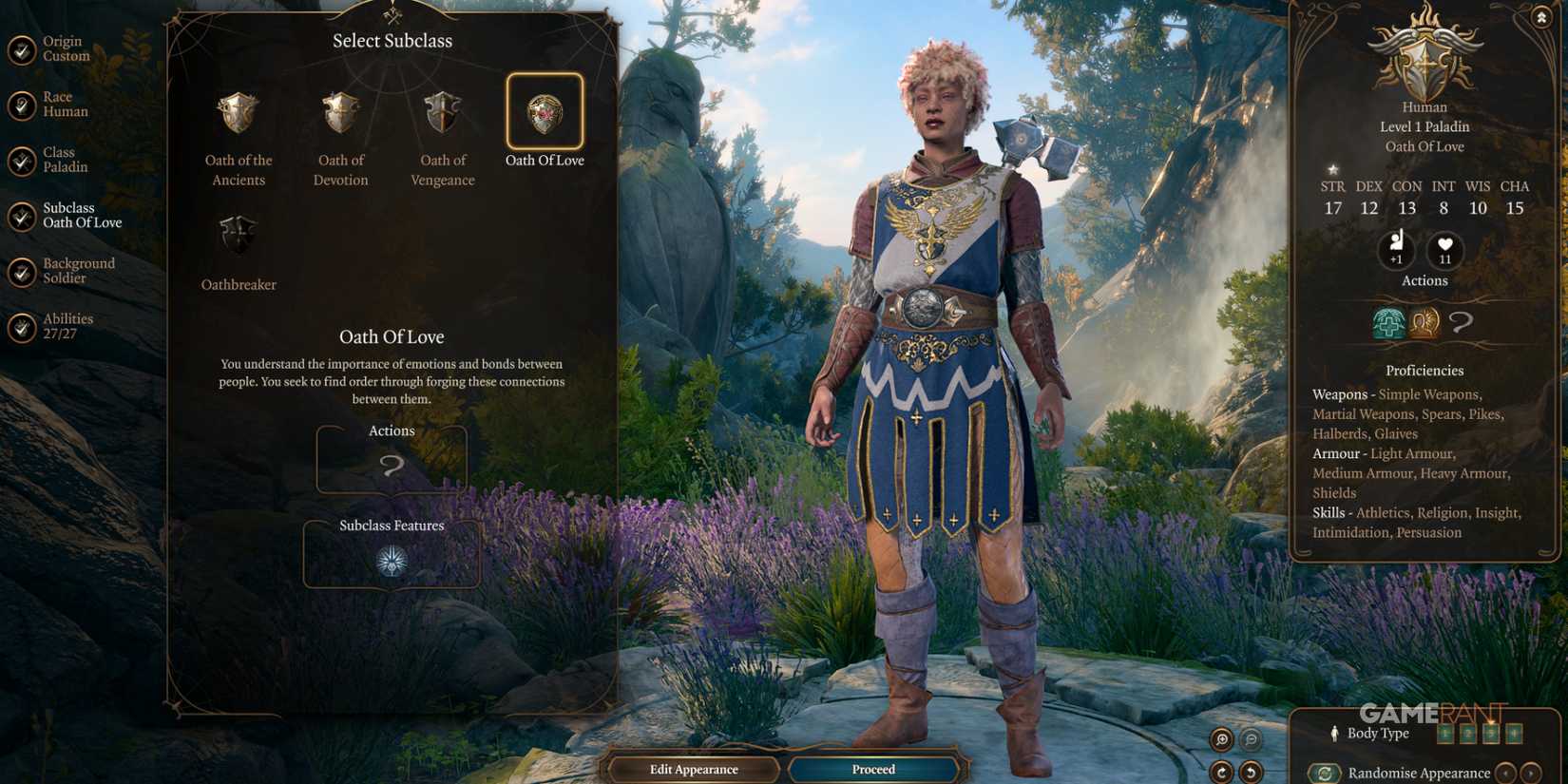The image size is (1568, 784).
Task: Click the left arrow next to Randomise Appearance
Action: (x=1506, y=773)
